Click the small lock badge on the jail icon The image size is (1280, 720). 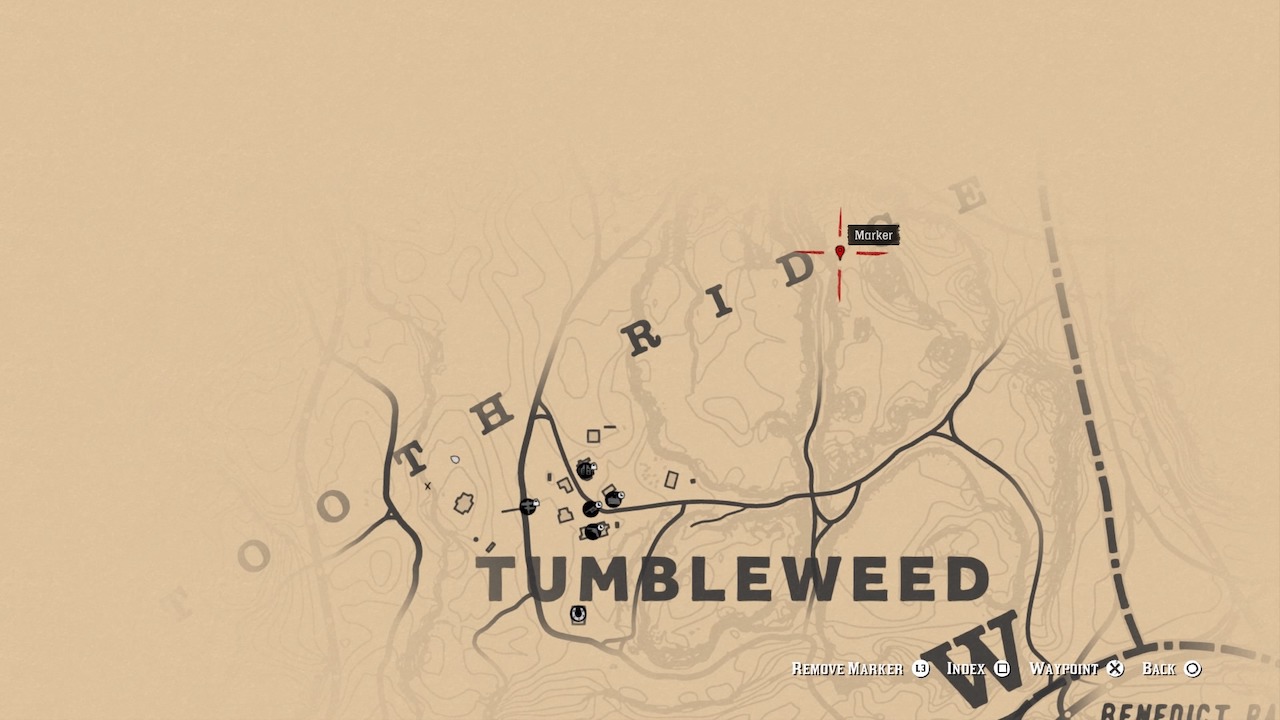[x=593, y=466]
